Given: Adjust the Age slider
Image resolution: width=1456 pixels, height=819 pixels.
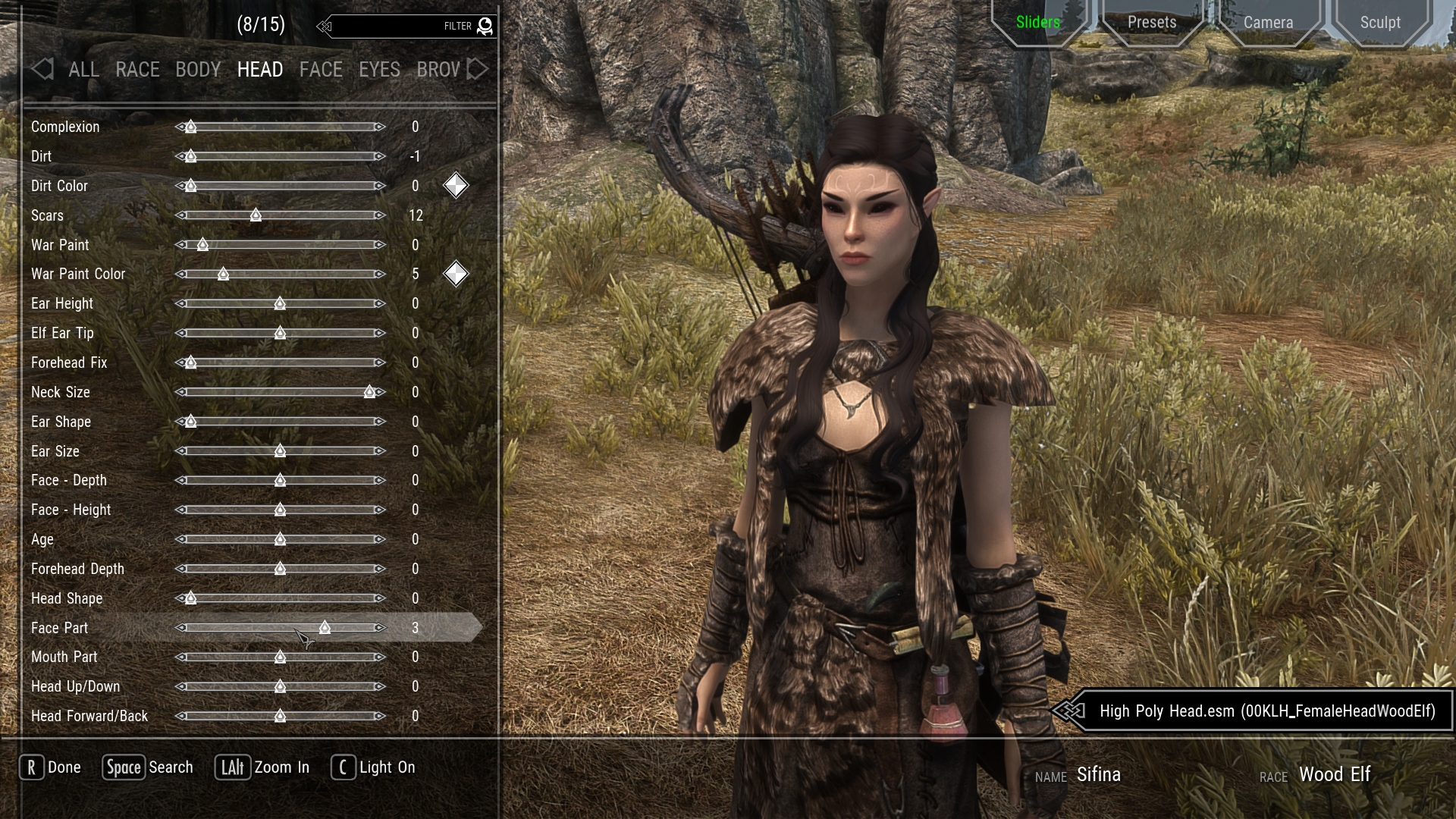Looking at the screenshot, I should (281, 539).
